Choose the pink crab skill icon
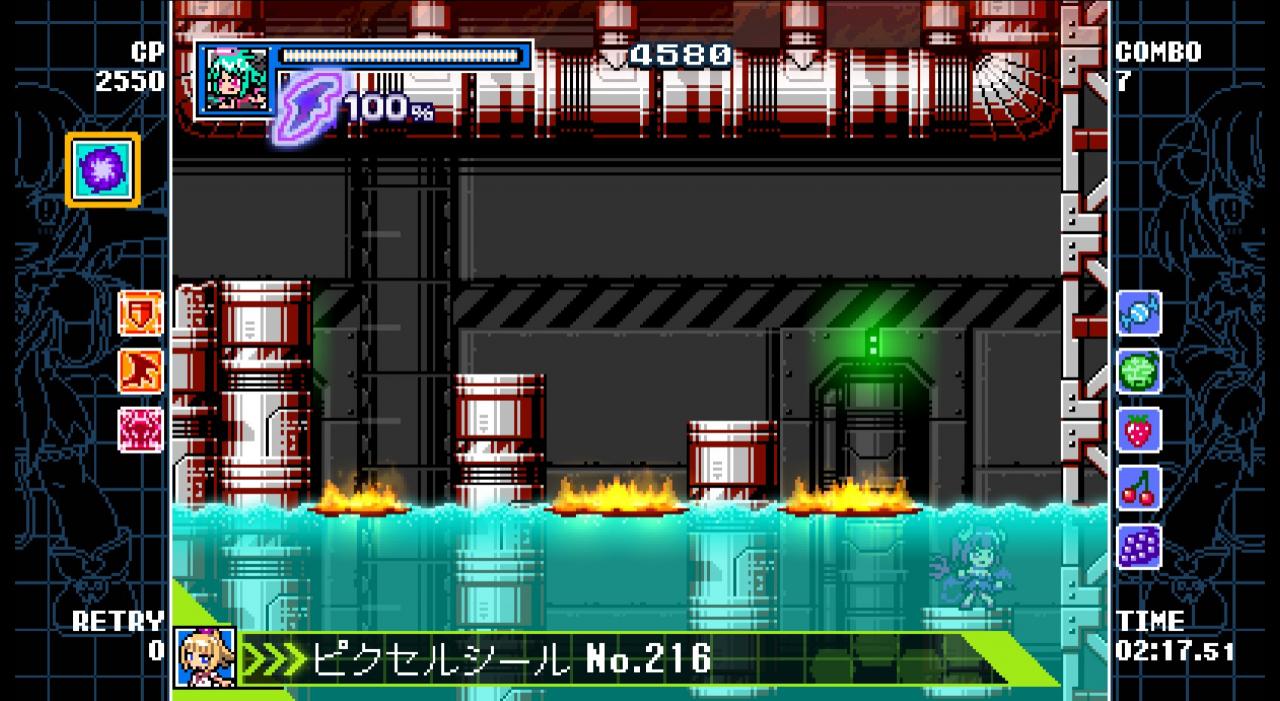Viewport: 1280px width, 701px height. [x=140, y=429]
